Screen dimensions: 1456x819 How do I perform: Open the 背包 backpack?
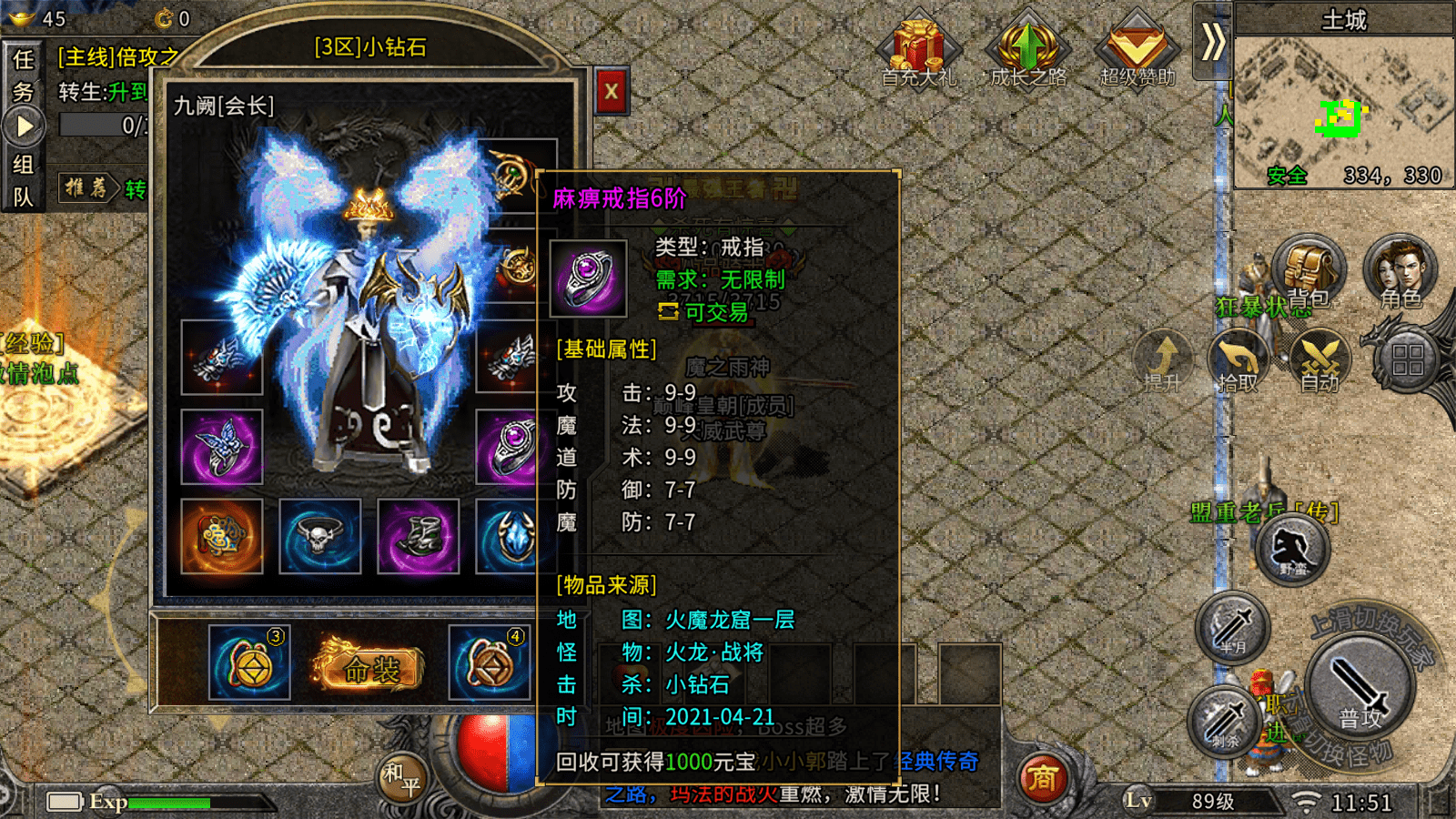[x=1308, y=271]
